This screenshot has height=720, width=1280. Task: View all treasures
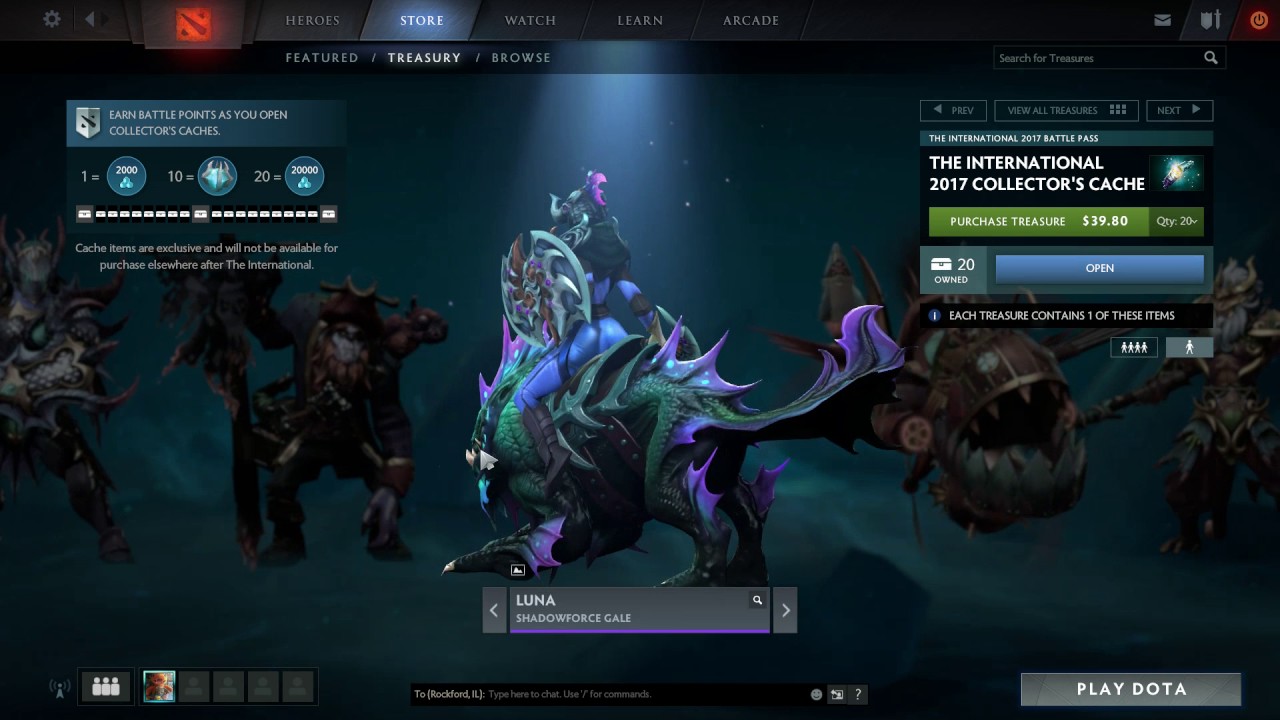1066,110
